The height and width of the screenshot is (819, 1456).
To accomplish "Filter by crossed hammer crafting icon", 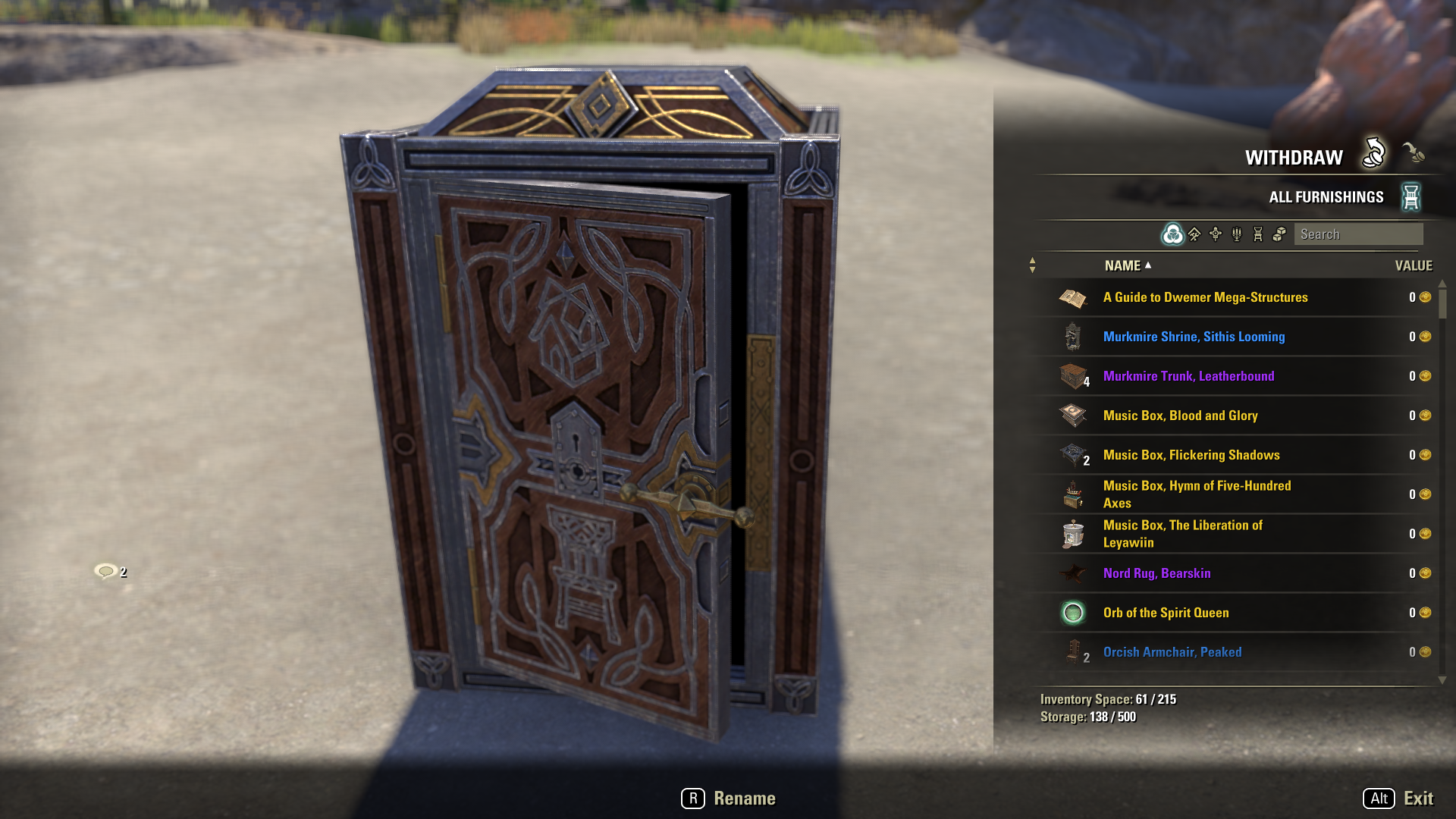I will (1194, 234).
